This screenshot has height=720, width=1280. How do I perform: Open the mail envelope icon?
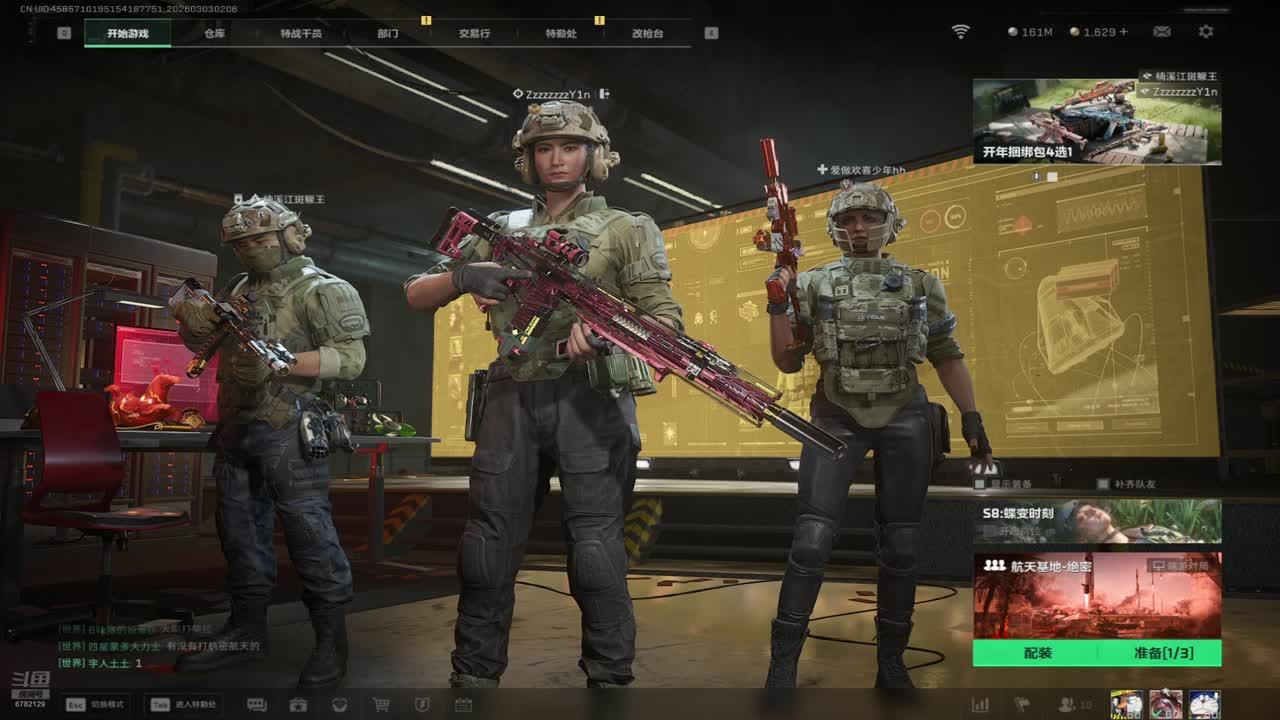1162,32
